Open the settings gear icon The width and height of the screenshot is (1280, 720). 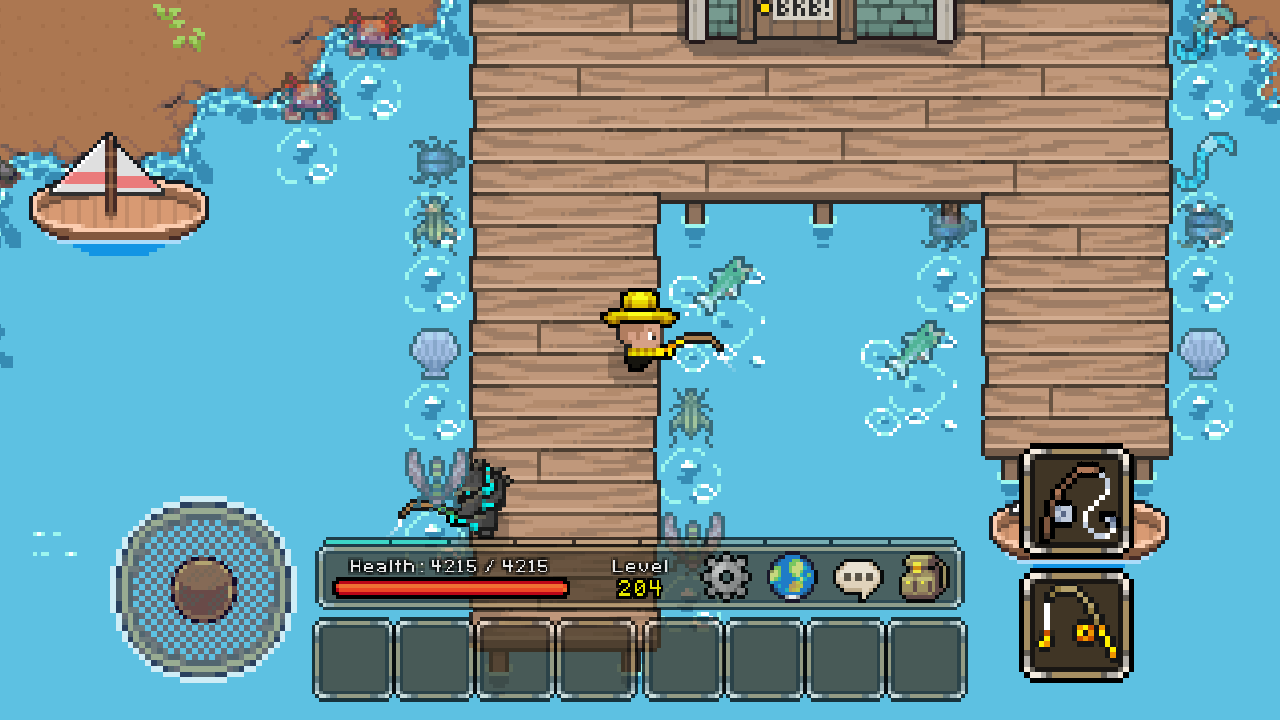726,577
